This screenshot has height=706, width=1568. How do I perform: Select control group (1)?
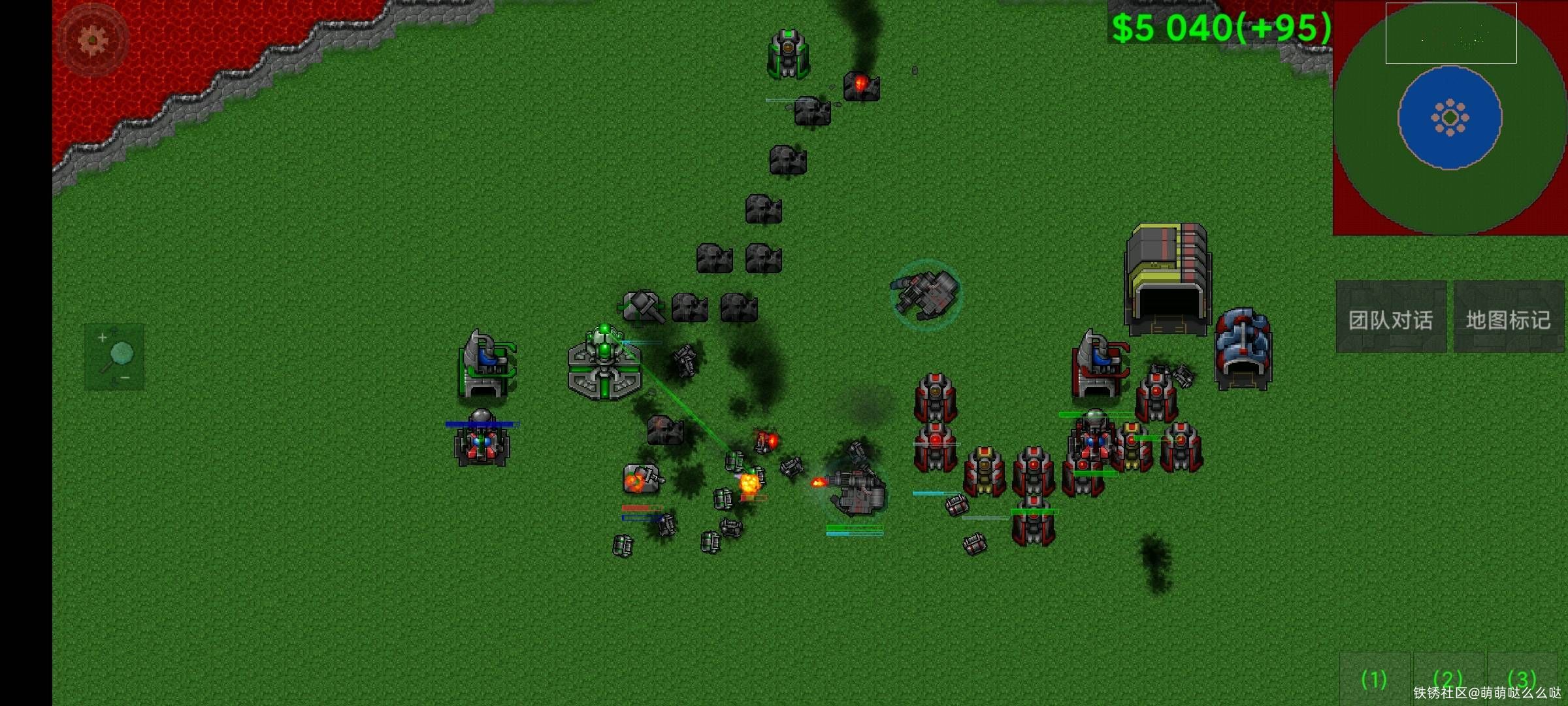point(1374,679)
